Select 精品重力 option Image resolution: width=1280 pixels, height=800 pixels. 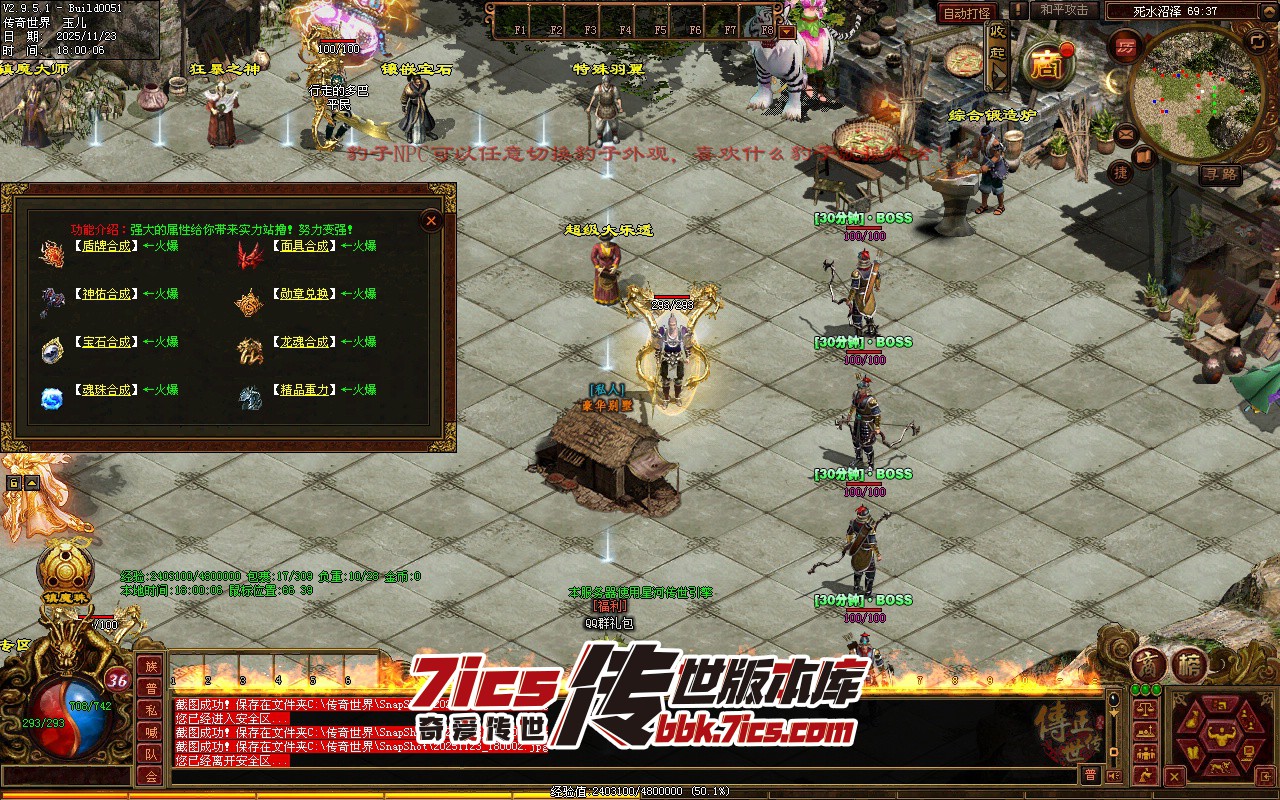click(303, 390)
